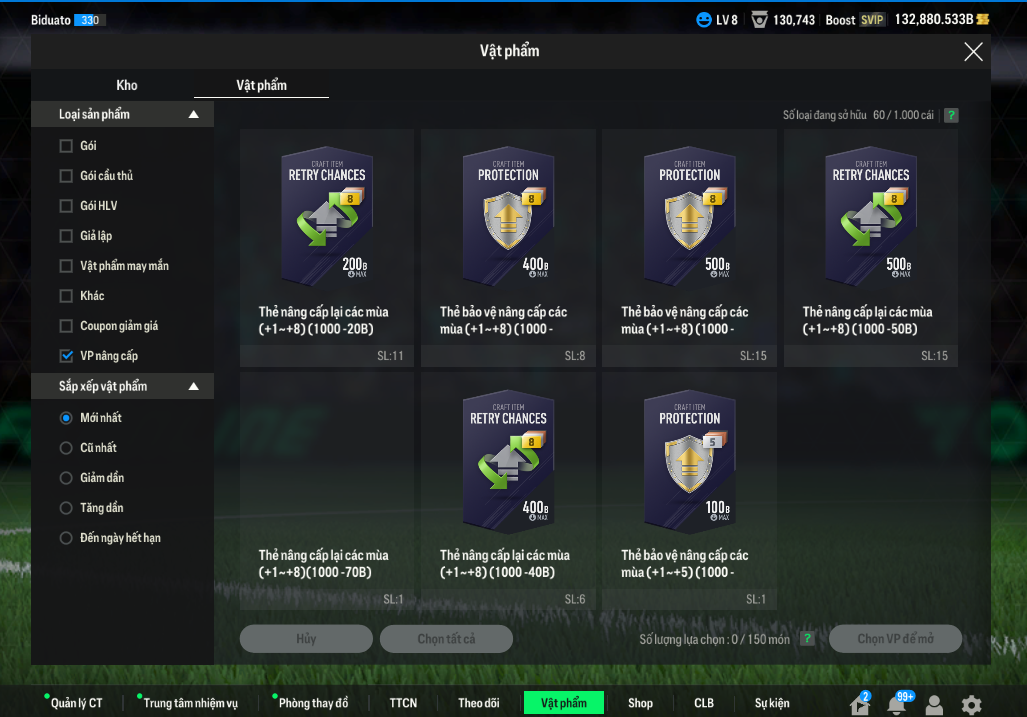The width and height of the screenshot is (1027, 717).
Task: Collapse the Loại sản phẩm section
Action: click(x=194, y=115)
